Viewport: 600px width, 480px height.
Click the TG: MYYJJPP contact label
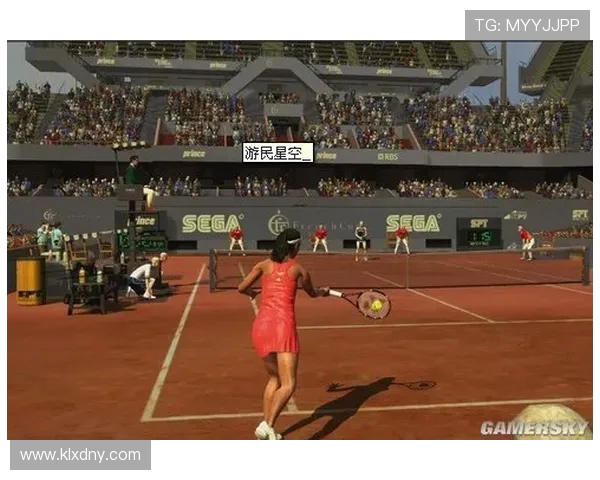click(x=527, y=26)
